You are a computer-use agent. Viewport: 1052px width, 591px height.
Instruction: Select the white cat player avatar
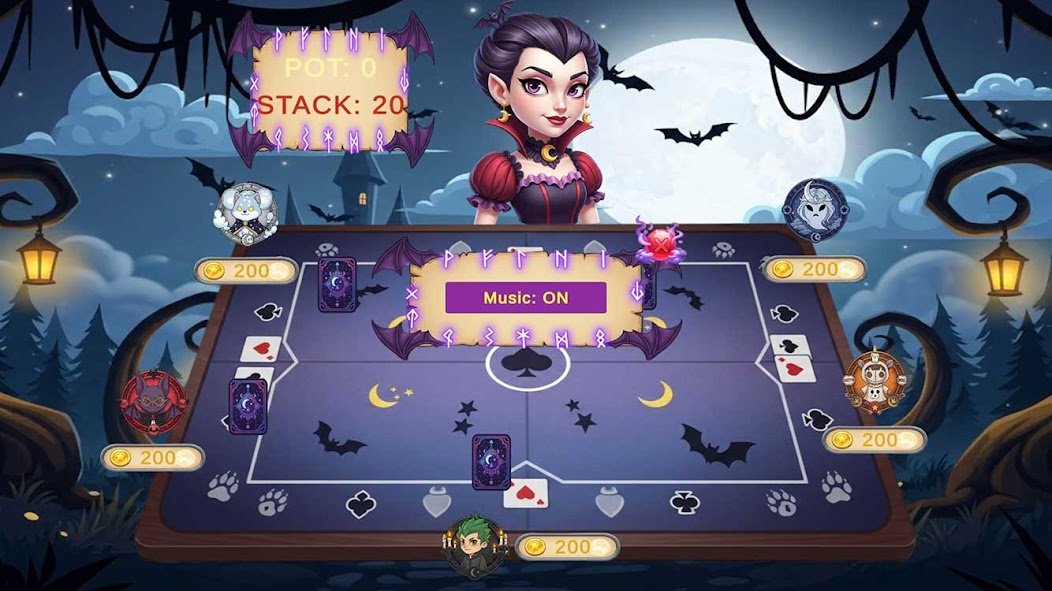(x=242, y=212)
